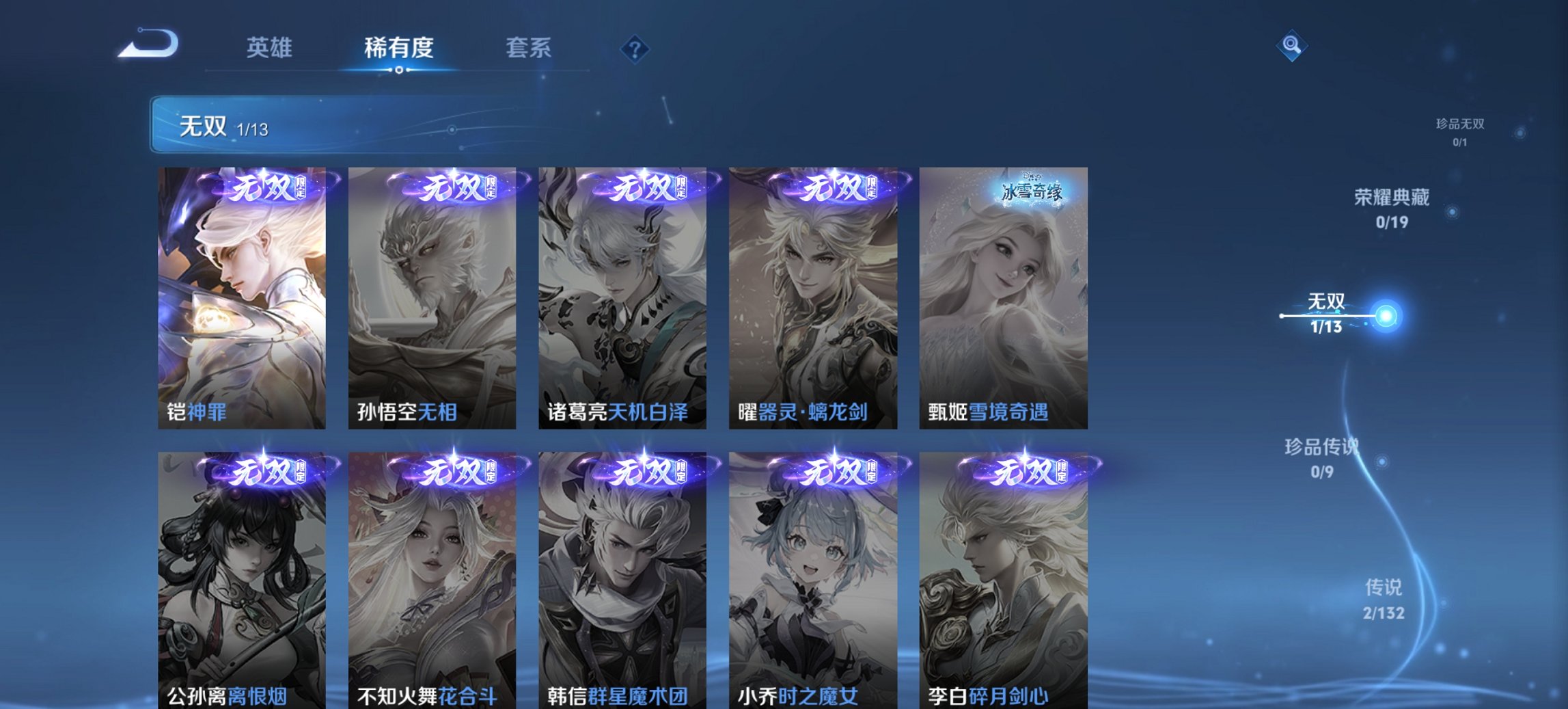This screenshot has height=709, width=1568.
Task: Switch to the 英雄 tab
Action: (x=271, y=48)
